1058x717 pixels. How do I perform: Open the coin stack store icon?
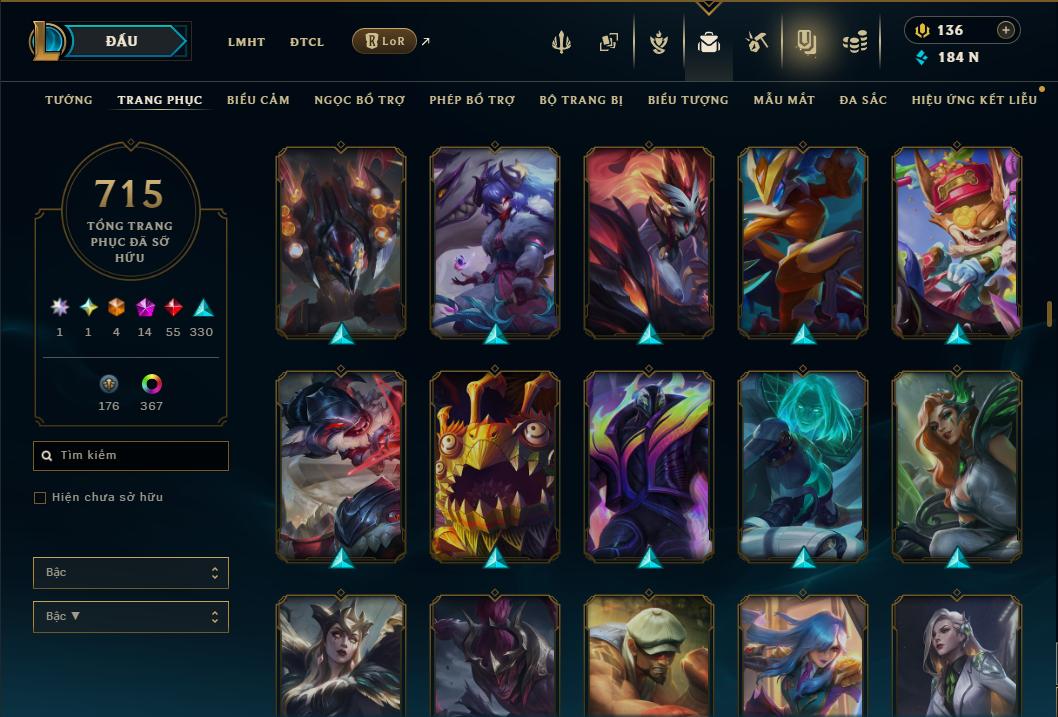pos(854,42)
